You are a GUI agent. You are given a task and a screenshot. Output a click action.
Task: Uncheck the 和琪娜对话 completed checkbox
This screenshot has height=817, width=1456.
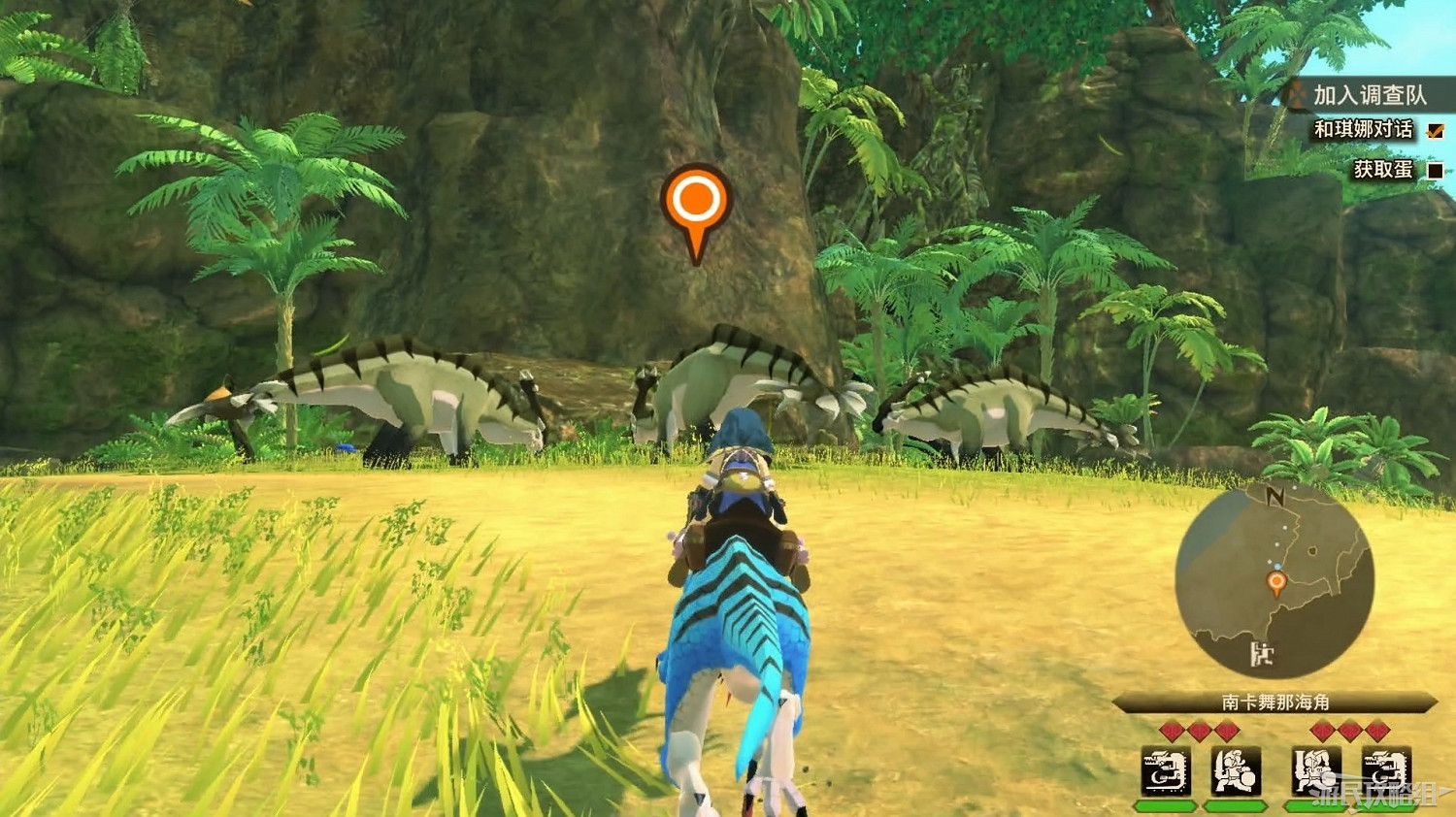click(1436, 131)
